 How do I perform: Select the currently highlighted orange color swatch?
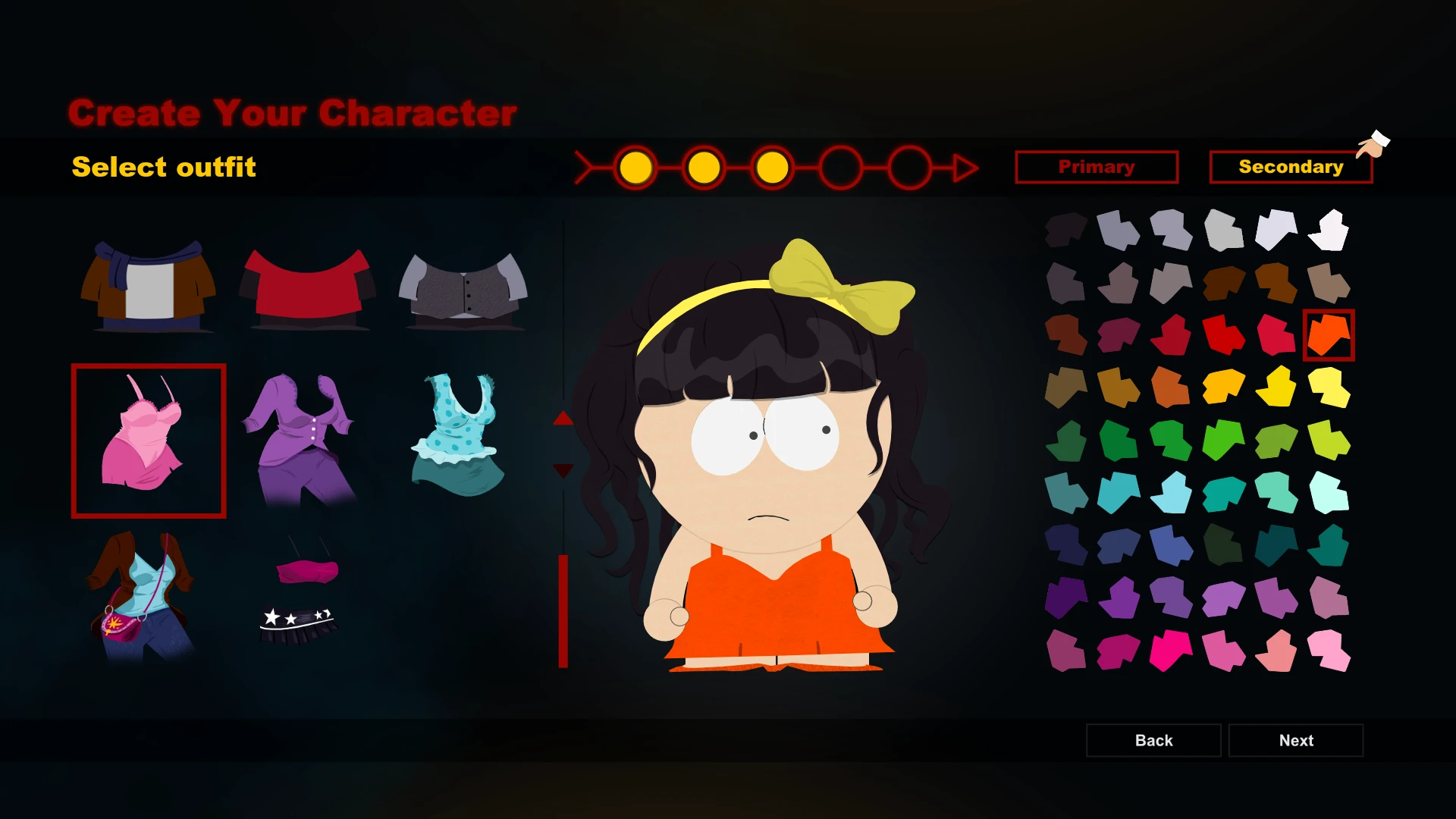coord(1328,334)
